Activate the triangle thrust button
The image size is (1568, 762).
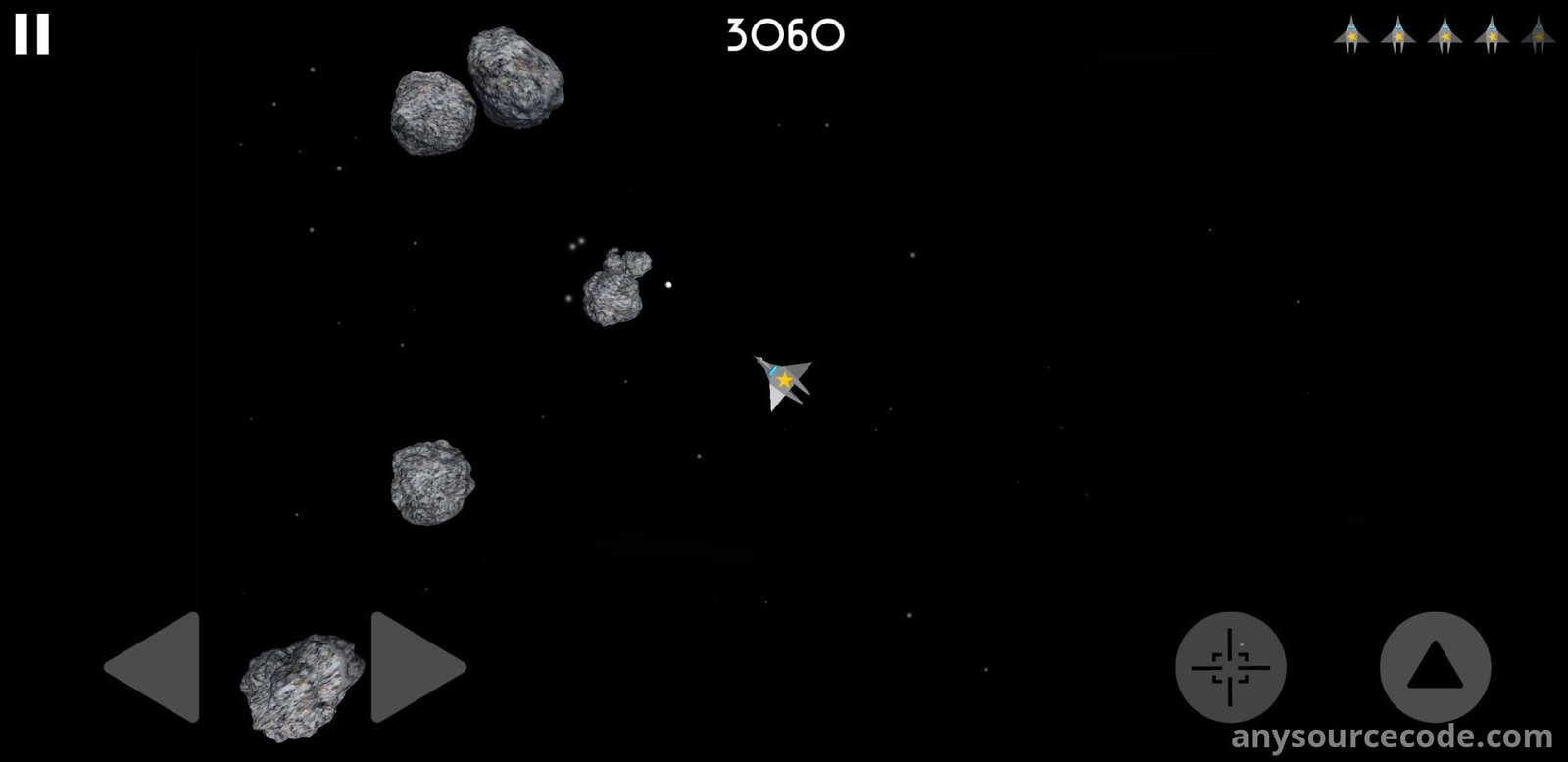tap(1435, 667)
